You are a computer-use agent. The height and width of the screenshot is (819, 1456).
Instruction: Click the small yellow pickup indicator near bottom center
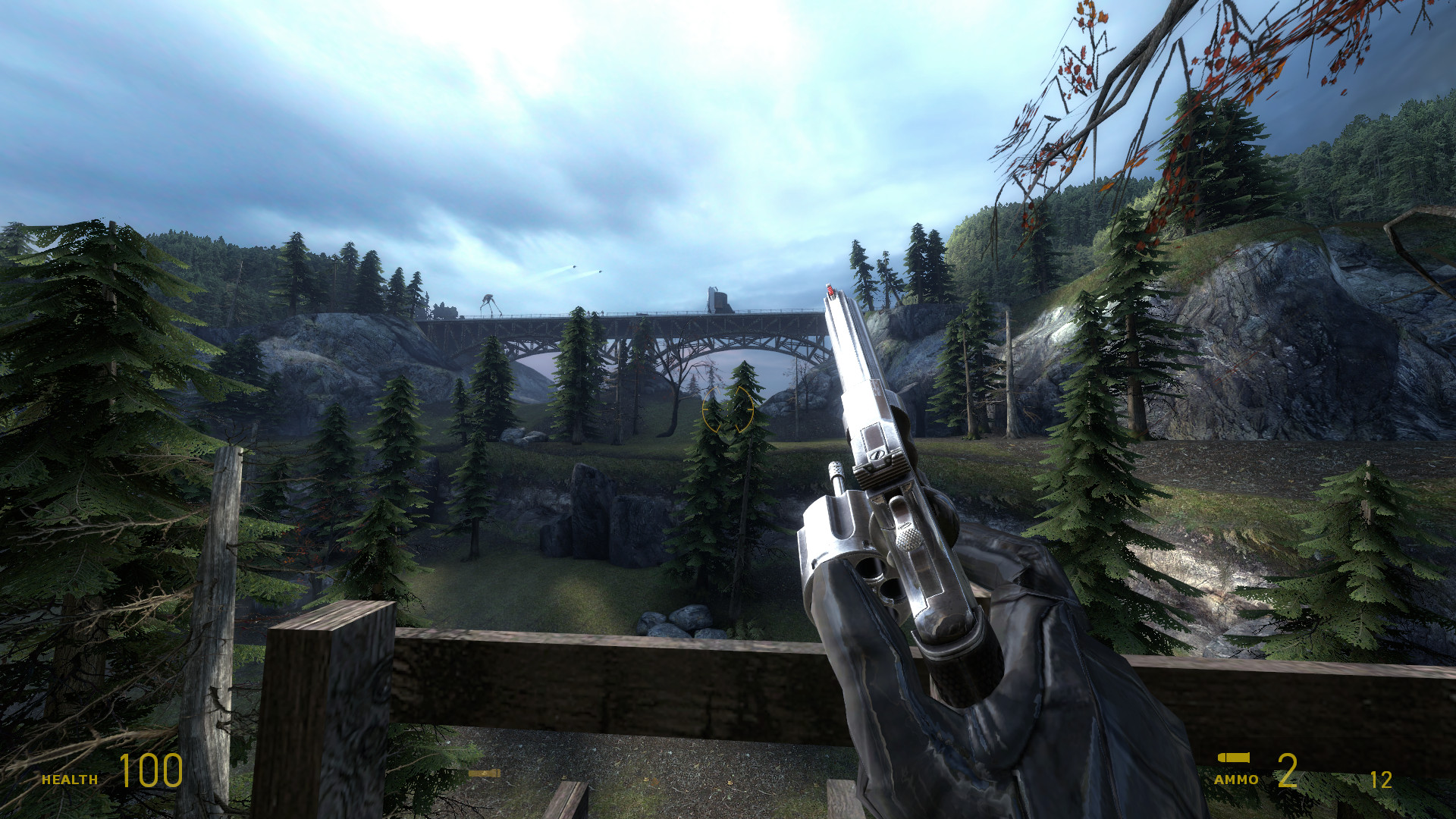tap(484, 773)
